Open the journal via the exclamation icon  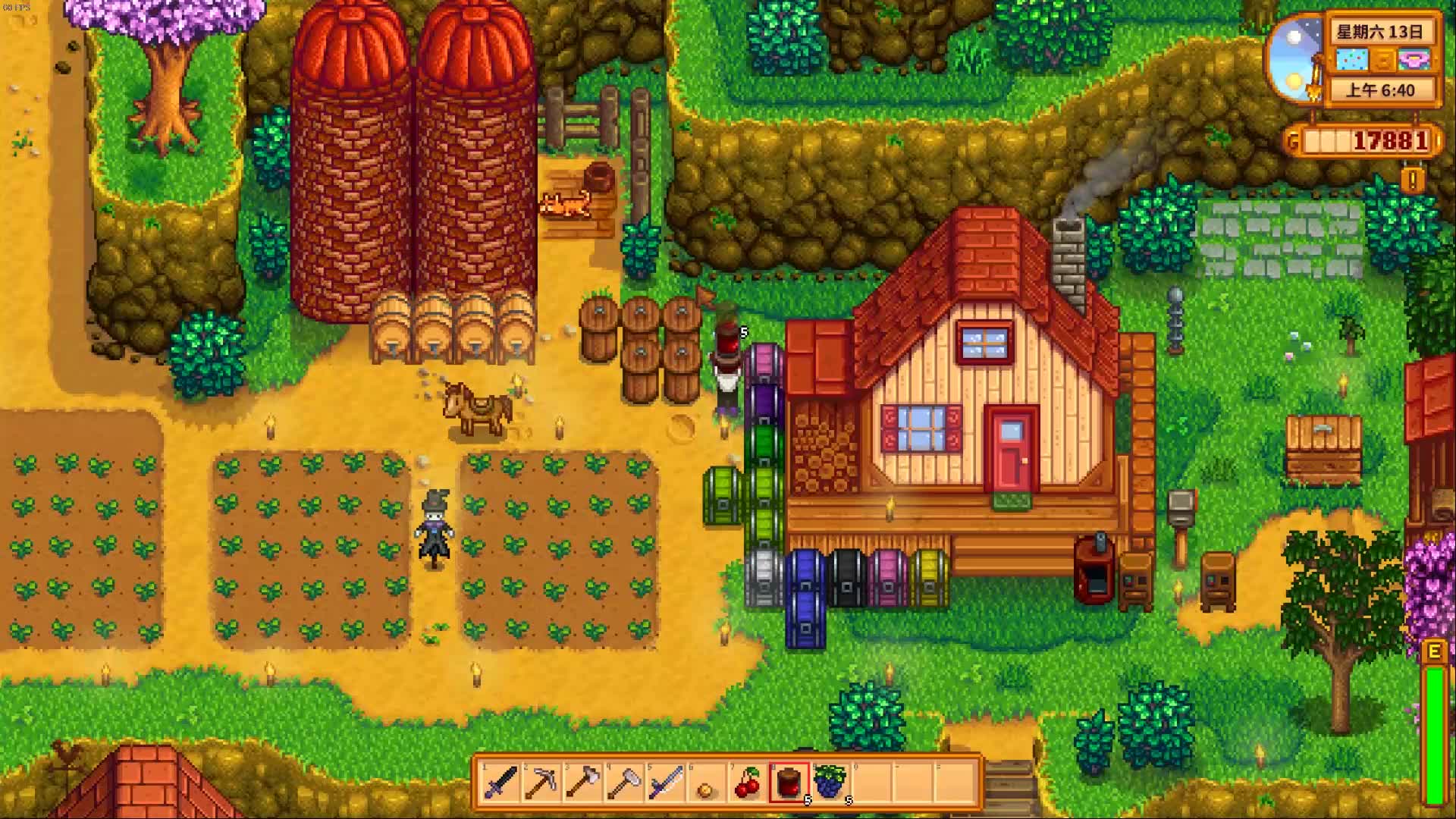tap(1412, 180)
